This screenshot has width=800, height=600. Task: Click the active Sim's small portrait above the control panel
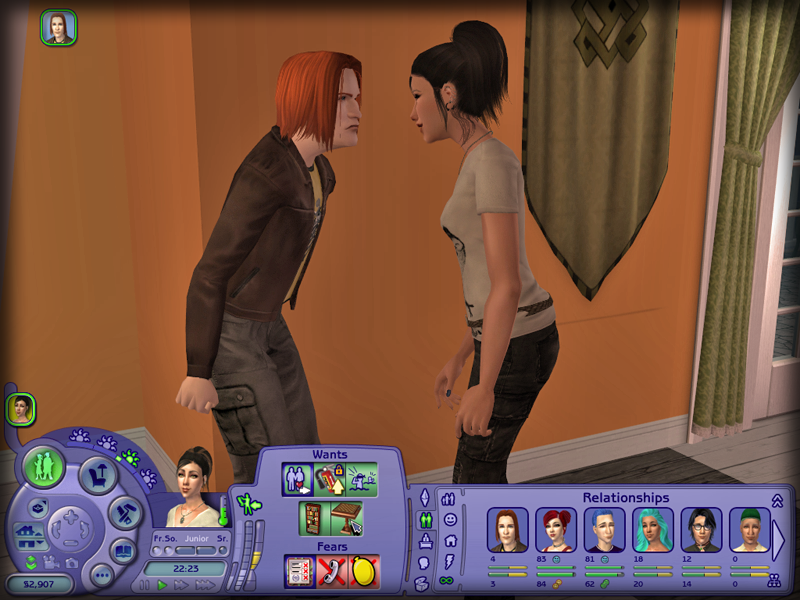click(20, 408)
